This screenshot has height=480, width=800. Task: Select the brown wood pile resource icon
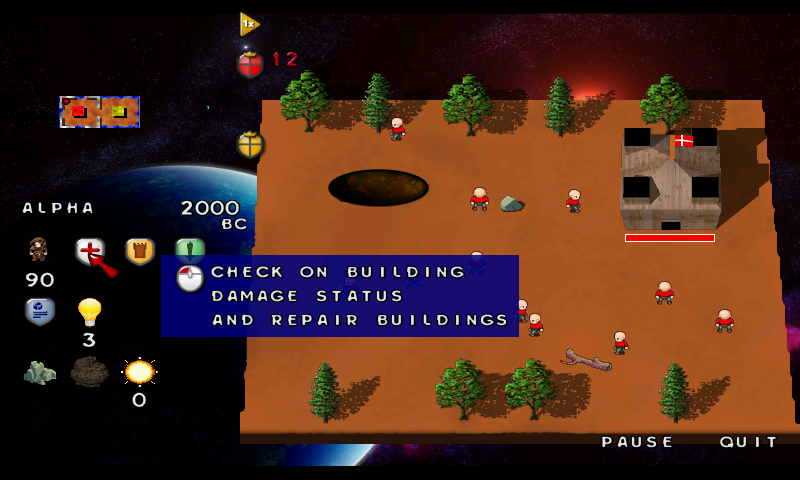pyautogui.click(x=90, y=372)
